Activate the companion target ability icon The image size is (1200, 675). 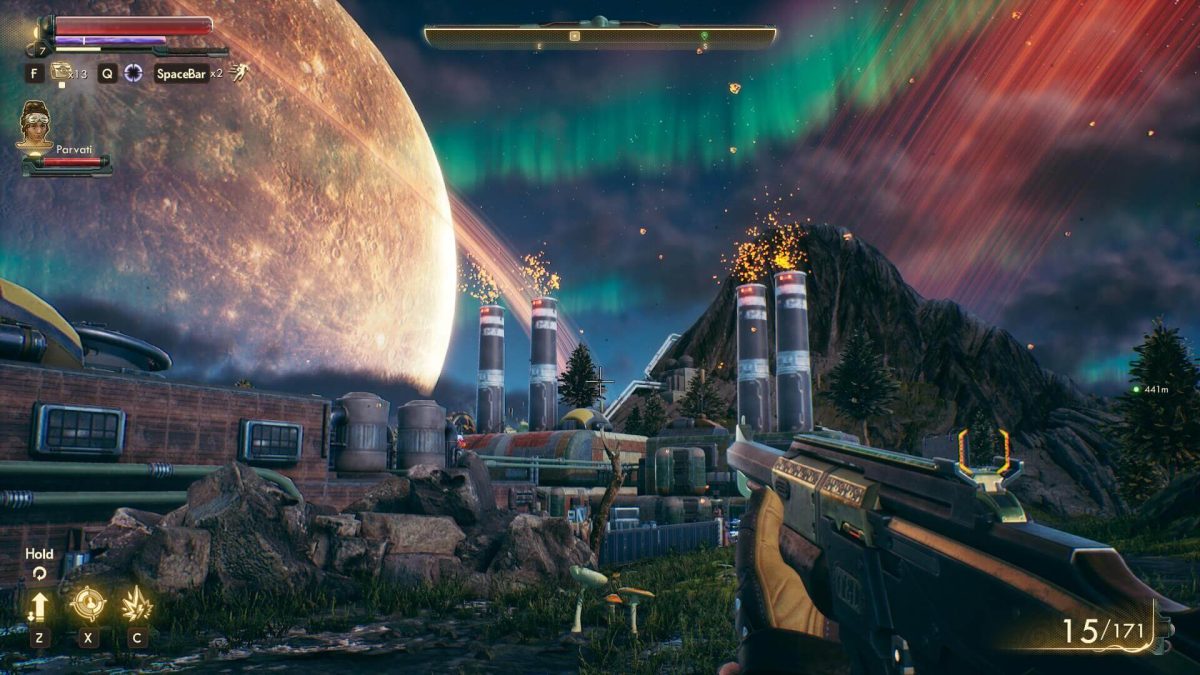[x=88, y=604]
